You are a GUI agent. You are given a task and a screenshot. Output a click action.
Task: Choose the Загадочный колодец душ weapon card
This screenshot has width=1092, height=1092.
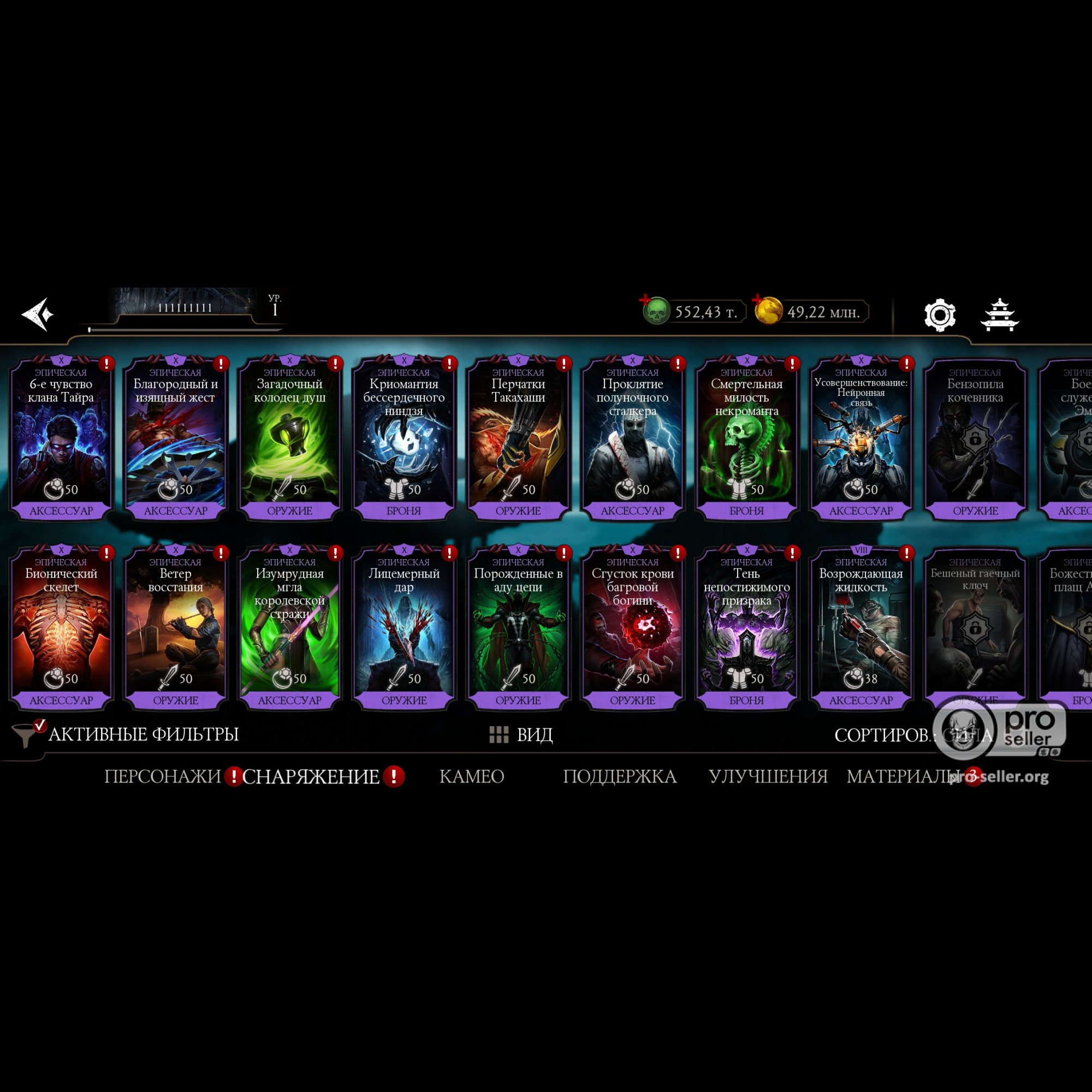click(x=289, y=438)
